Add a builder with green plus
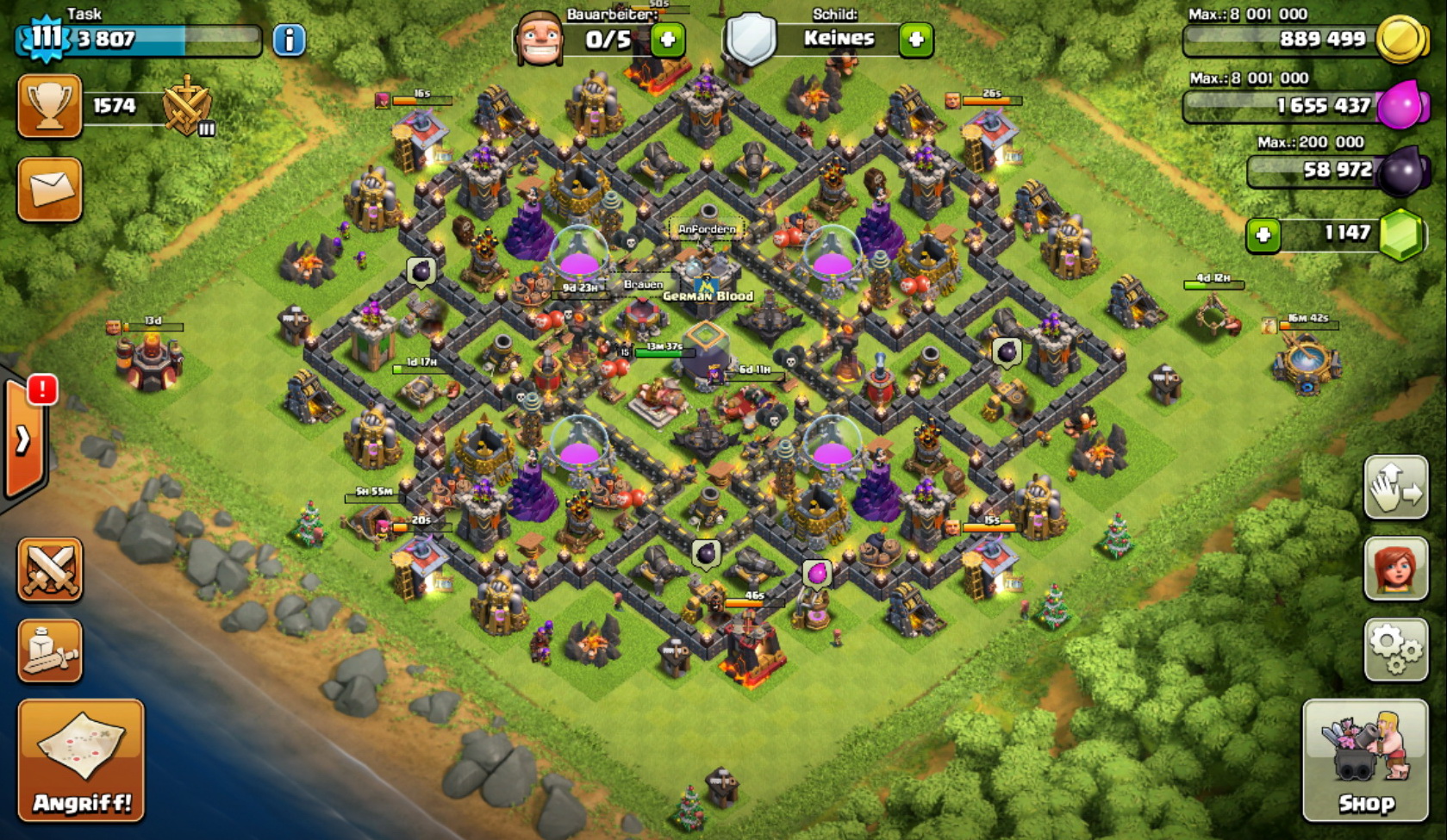The image size is (1447, 840). pos(667,39)
